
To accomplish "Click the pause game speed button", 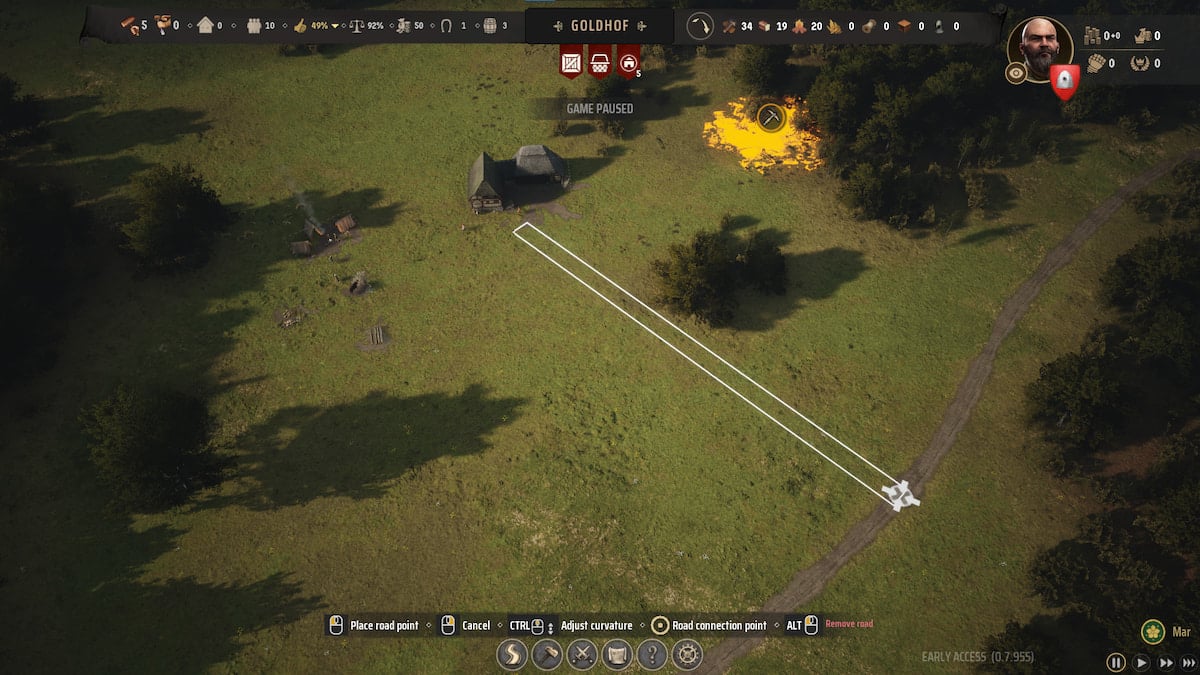I will click(1115, 662).
